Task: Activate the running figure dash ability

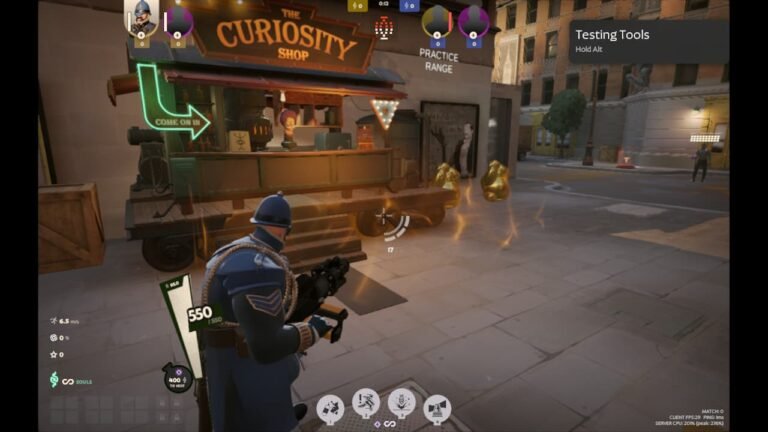Action: [366, 403]
